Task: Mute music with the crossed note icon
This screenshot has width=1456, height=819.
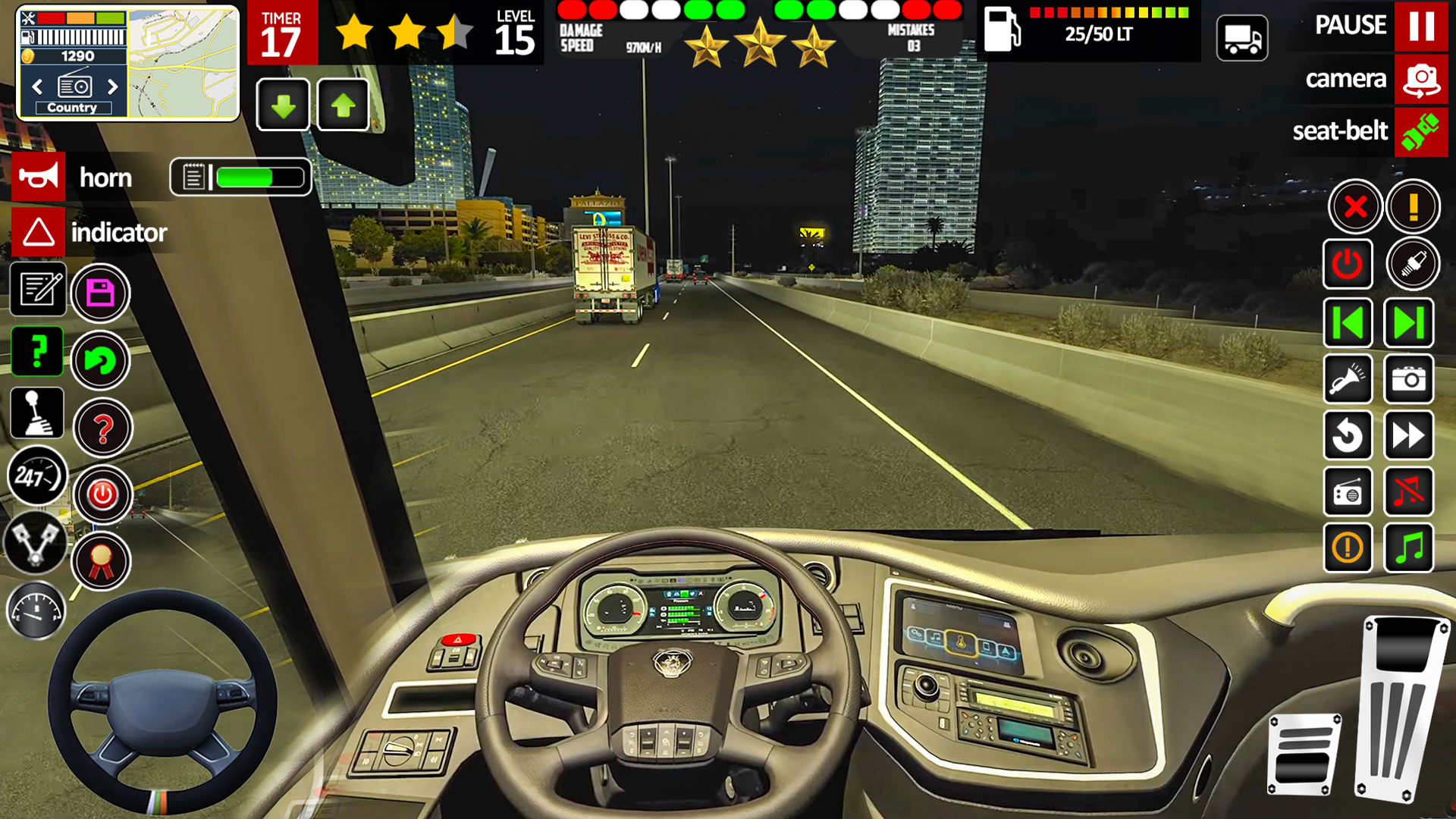Action: (1408, 491)
